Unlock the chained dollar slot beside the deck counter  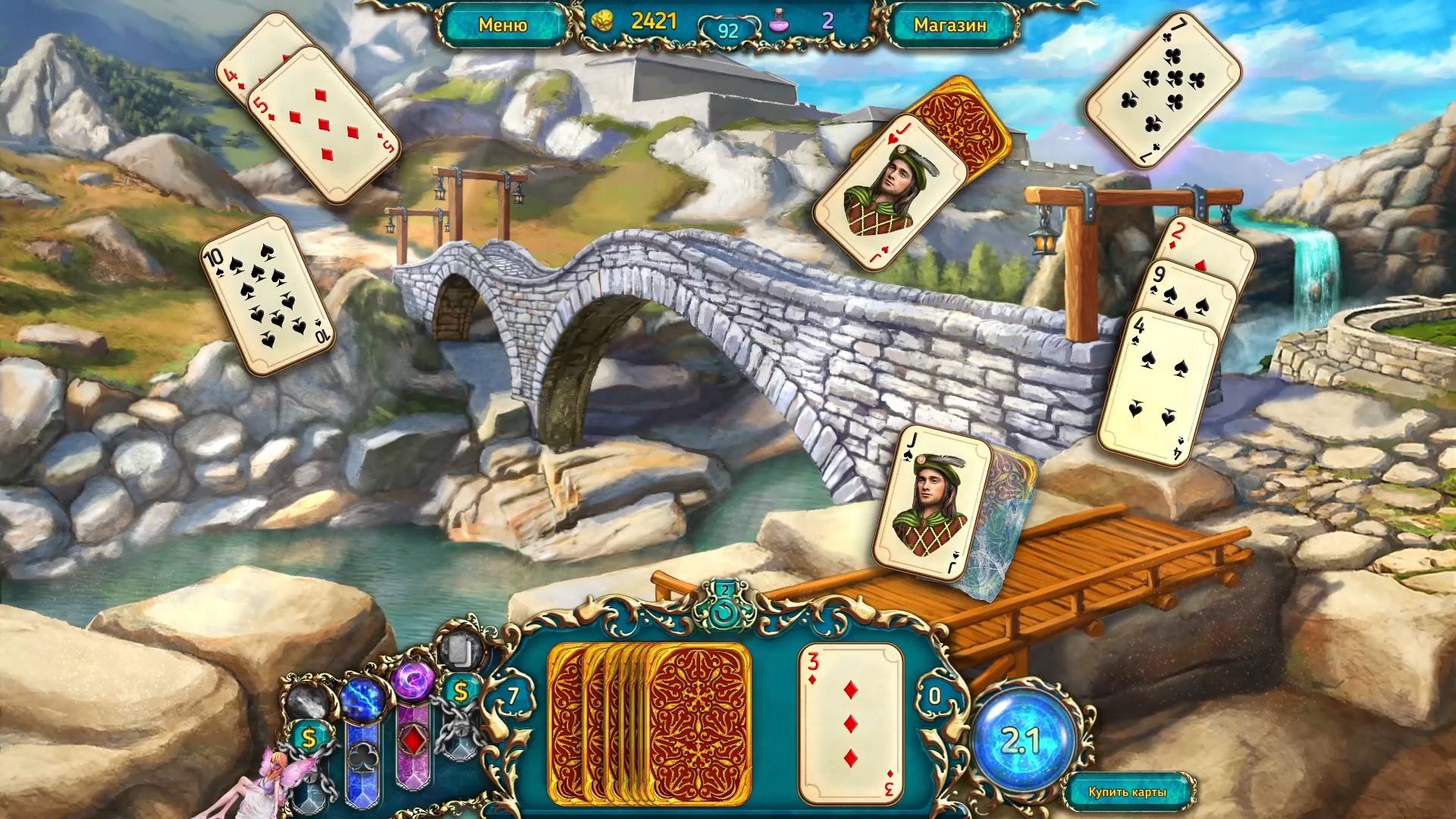461,691
